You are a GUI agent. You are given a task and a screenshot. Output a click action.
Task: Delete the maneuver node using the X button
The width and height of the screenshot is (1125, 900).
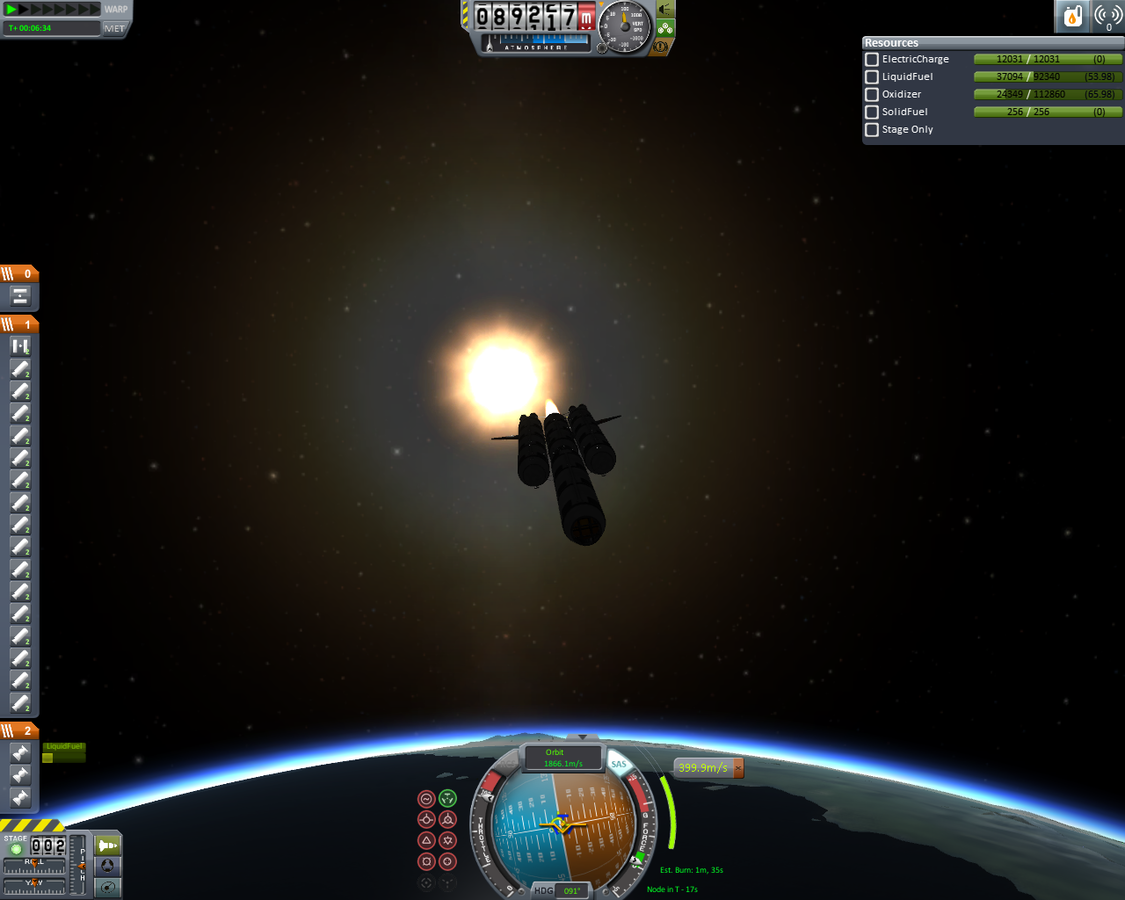click(738, 768)
